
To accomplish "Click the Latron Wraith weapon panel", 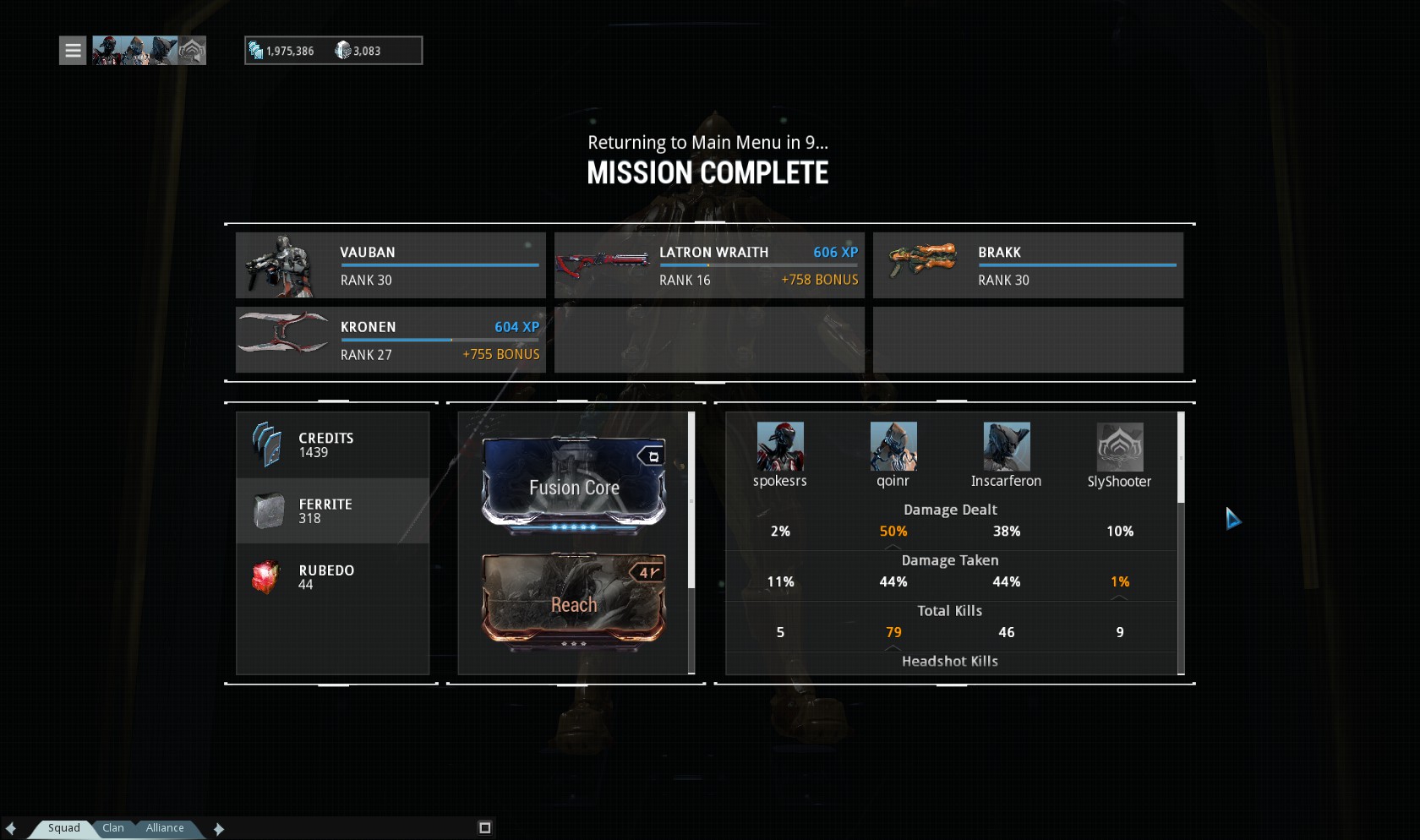I will (709, 265).
